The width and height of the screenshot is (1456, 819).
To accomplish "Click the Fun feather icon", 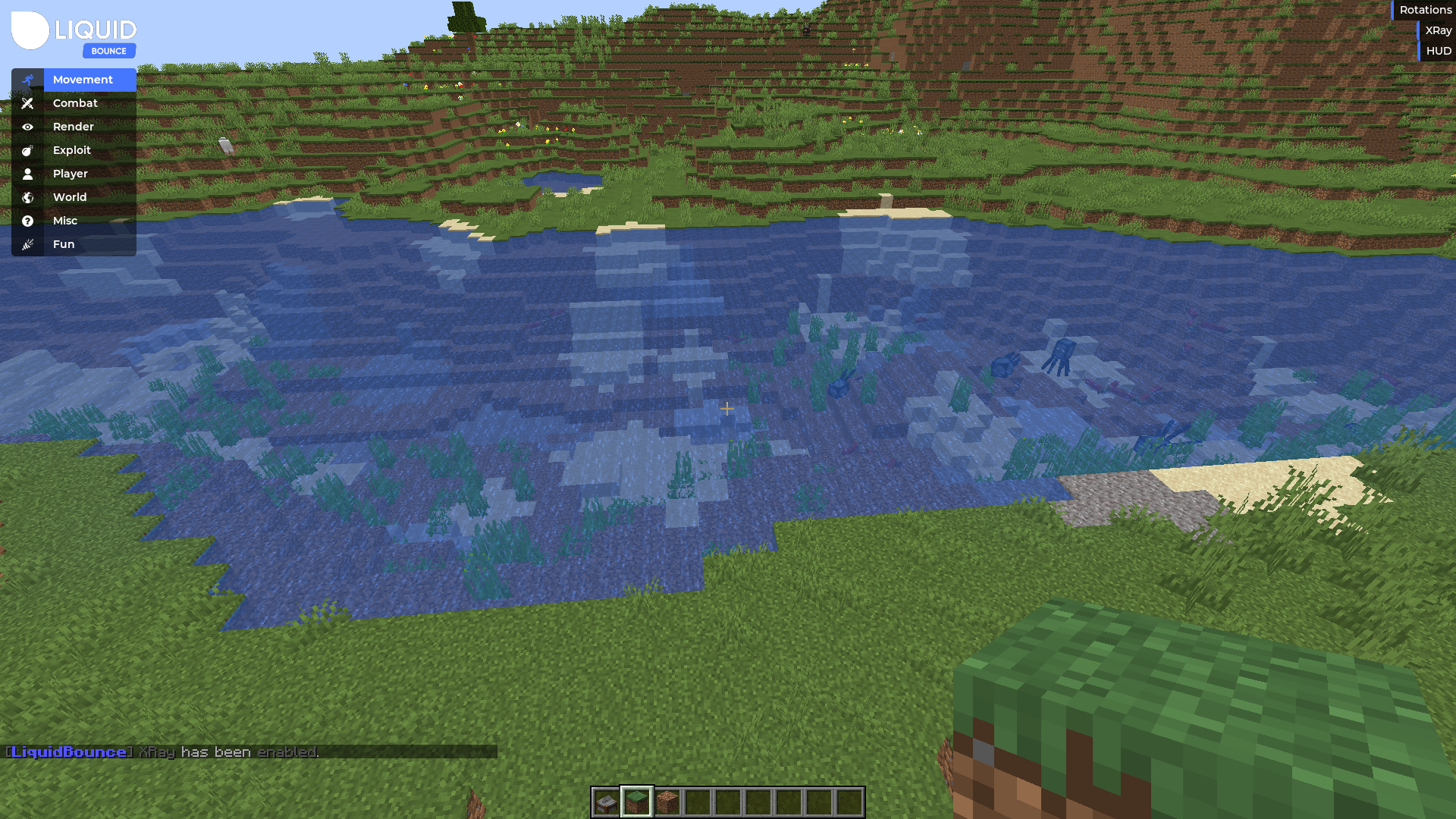I will click(x=28, y=243).
